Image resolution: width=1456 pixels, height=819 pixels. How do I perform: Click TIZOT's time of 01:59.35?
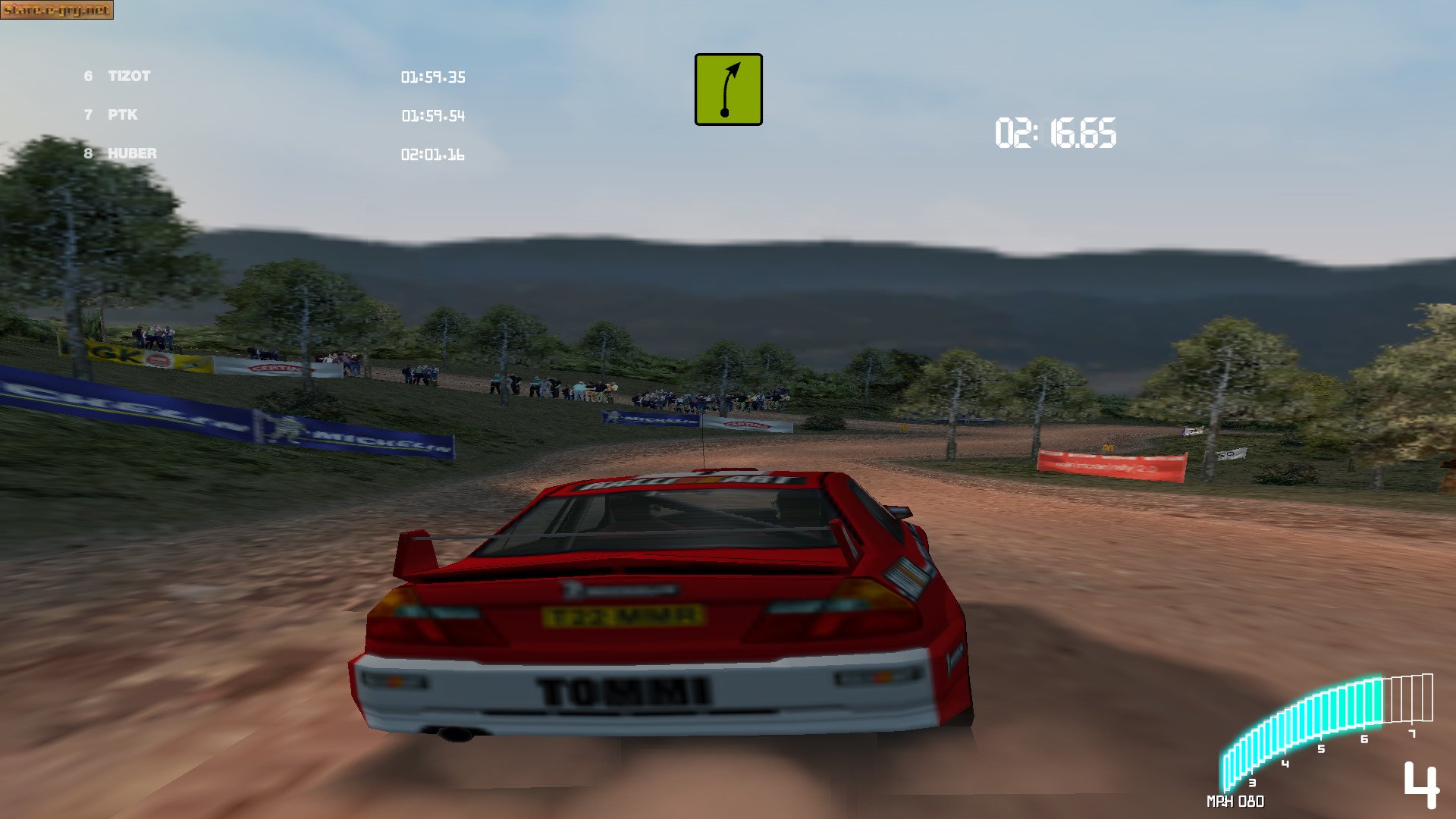pos(432,77)
